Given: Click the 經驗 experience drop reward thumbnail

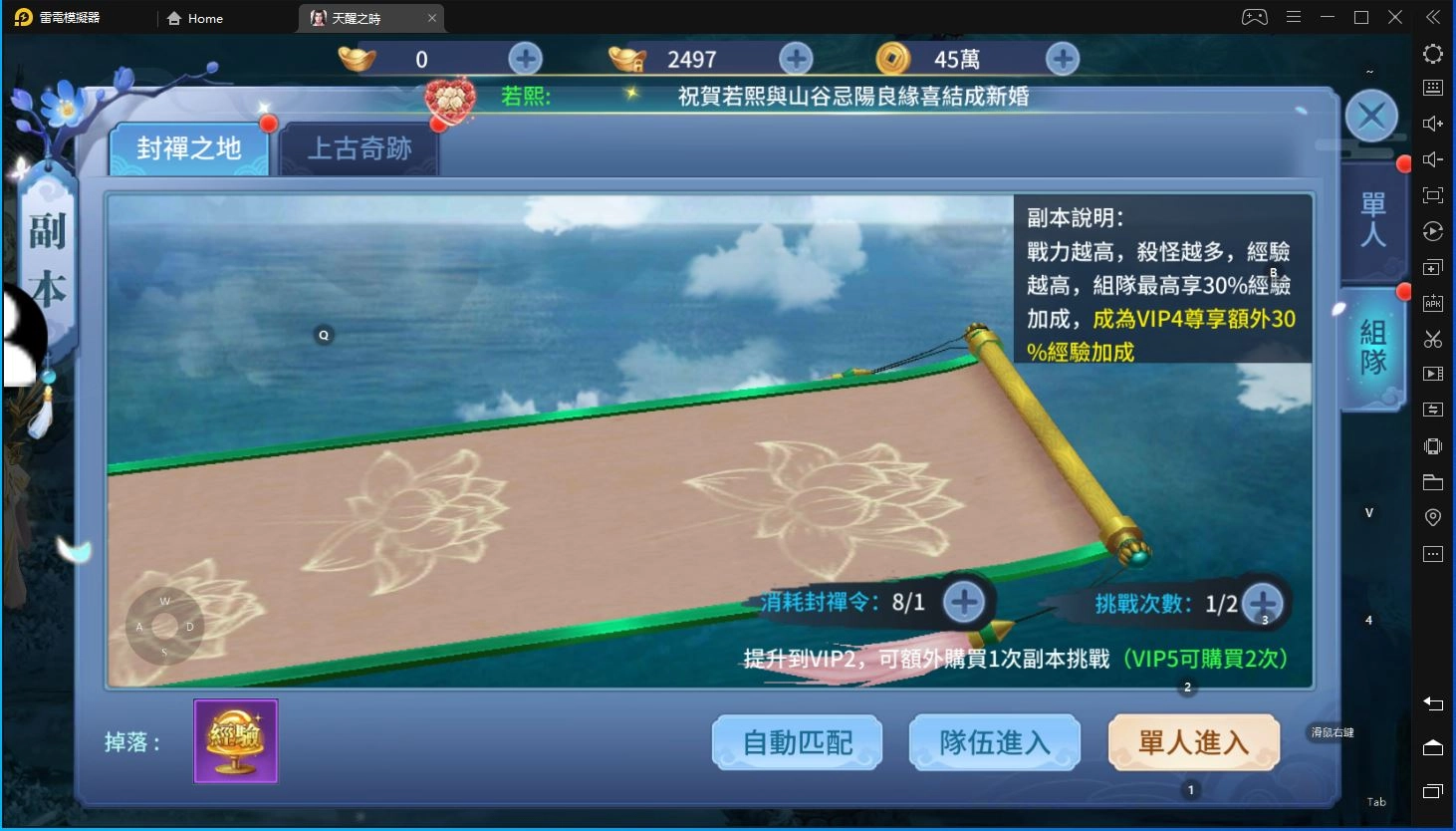Looking at the screenshot, I should (236, 740).
